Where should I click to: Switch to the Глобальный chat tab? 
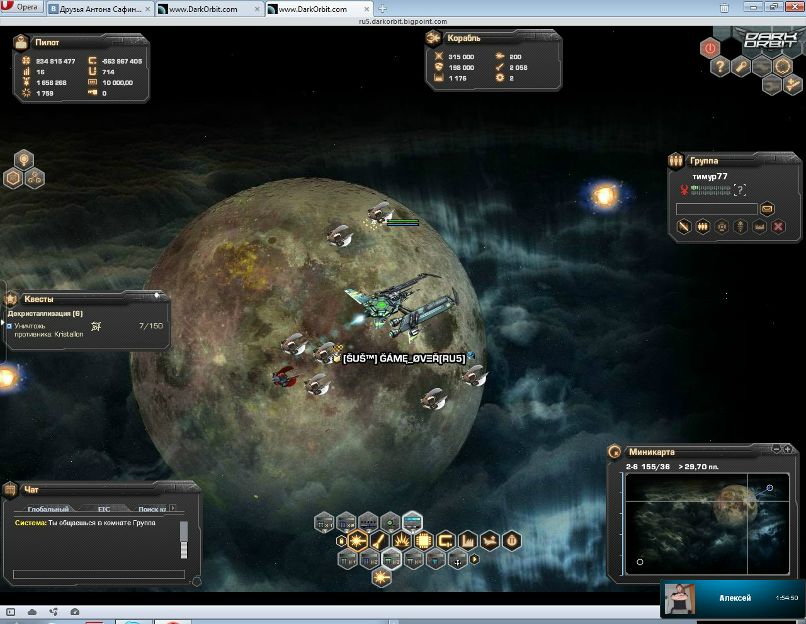tap(48, 509)
